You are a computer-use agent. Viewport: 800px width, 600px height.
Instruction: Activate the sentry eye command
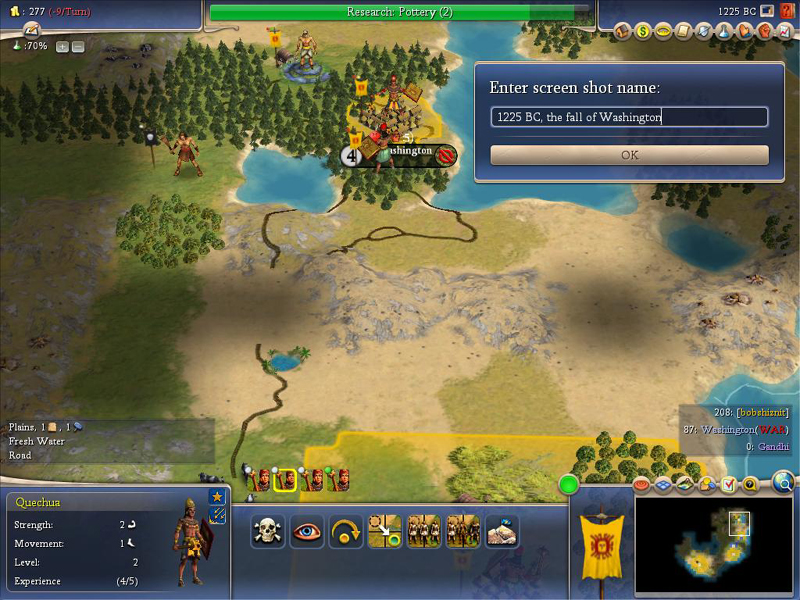[306, 531]
